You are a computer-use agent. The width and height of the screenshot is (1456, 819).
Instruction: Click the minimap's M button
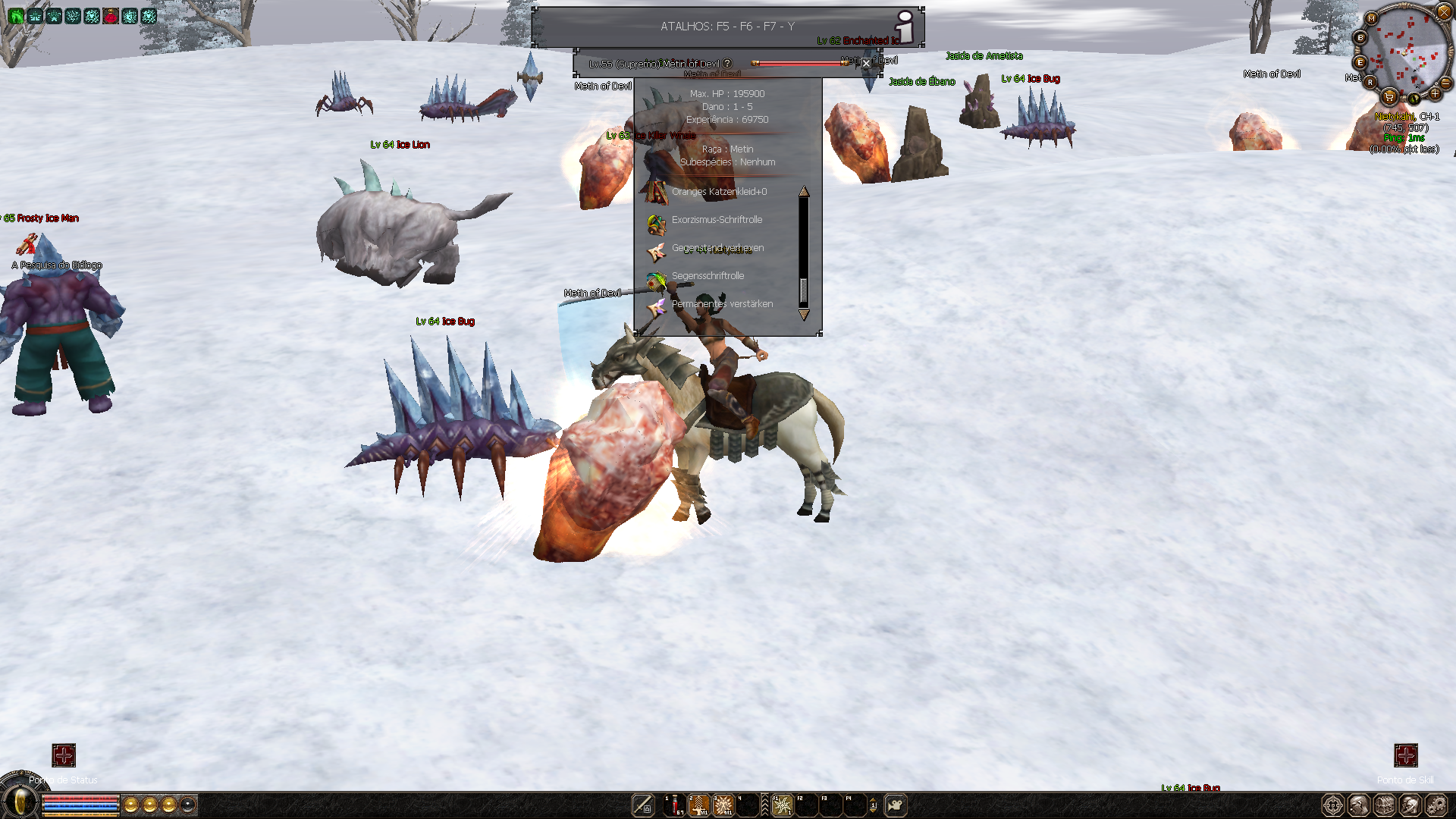tap(1371, 18)
